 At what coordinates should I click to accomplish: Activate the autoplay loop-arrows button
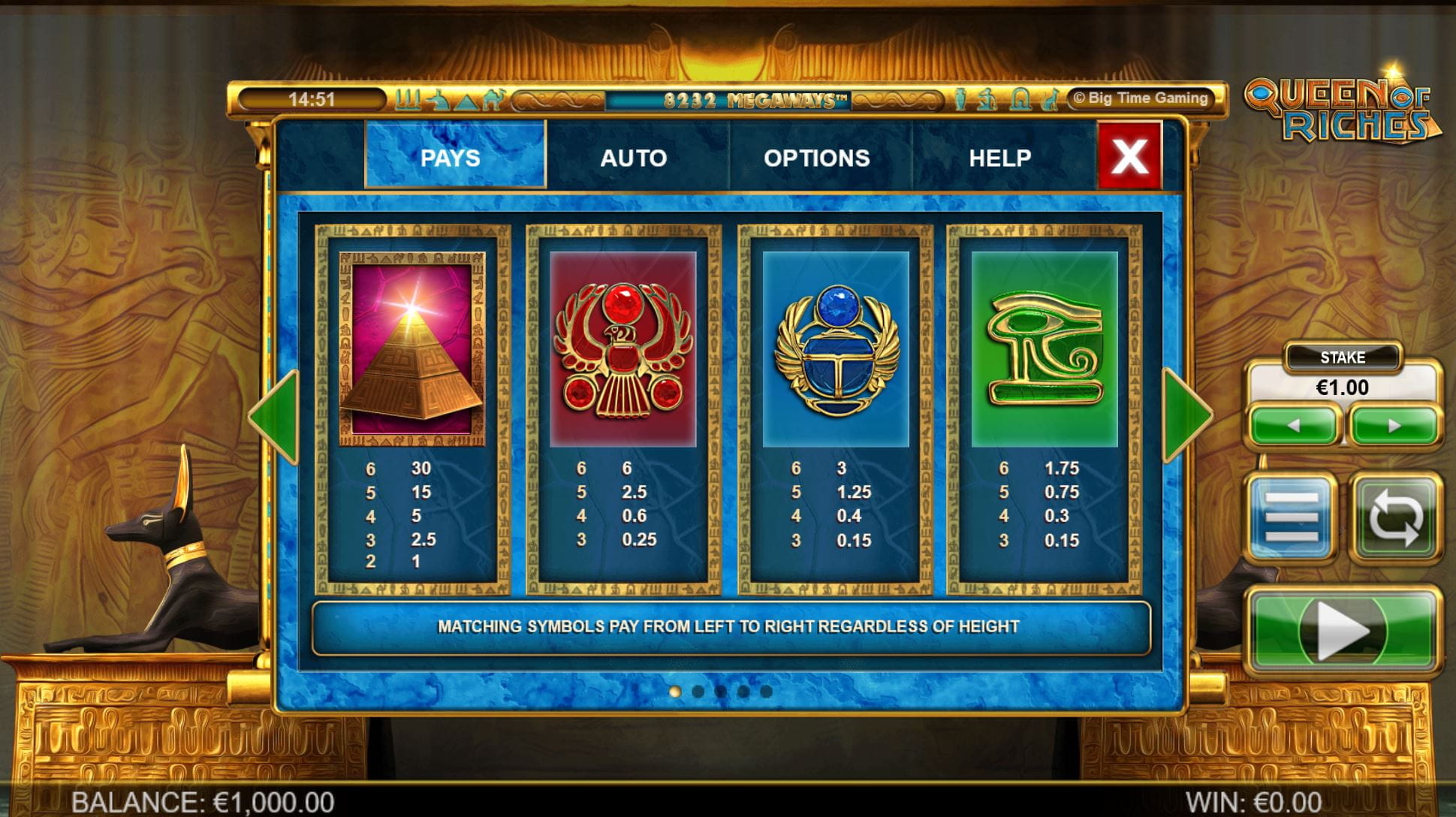click(x=1395, y=517)
